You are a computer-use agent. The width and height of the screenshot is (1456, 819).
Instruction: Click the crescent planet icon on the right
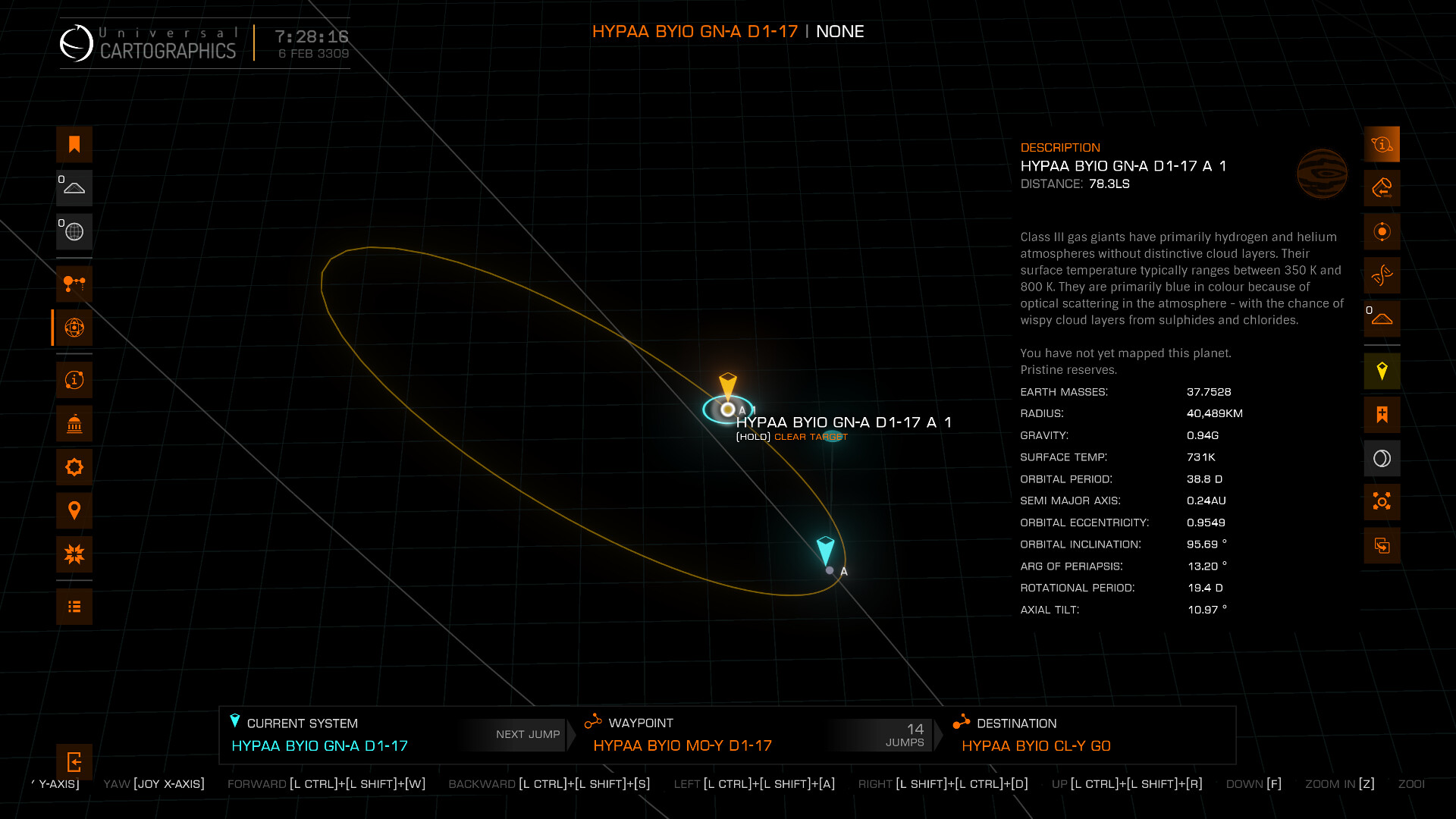click(x=1382, y=458)
